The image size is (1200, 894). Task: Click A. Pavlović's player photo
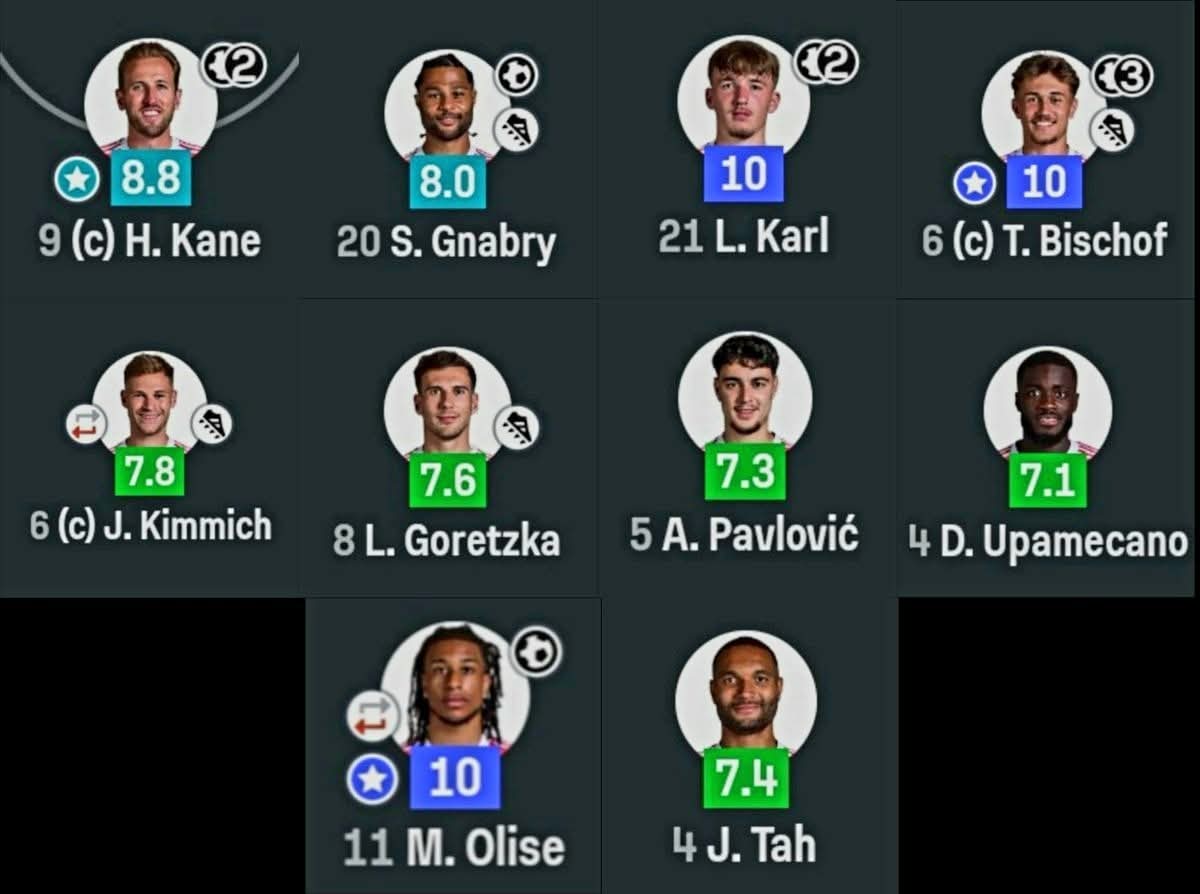point(744,388)
